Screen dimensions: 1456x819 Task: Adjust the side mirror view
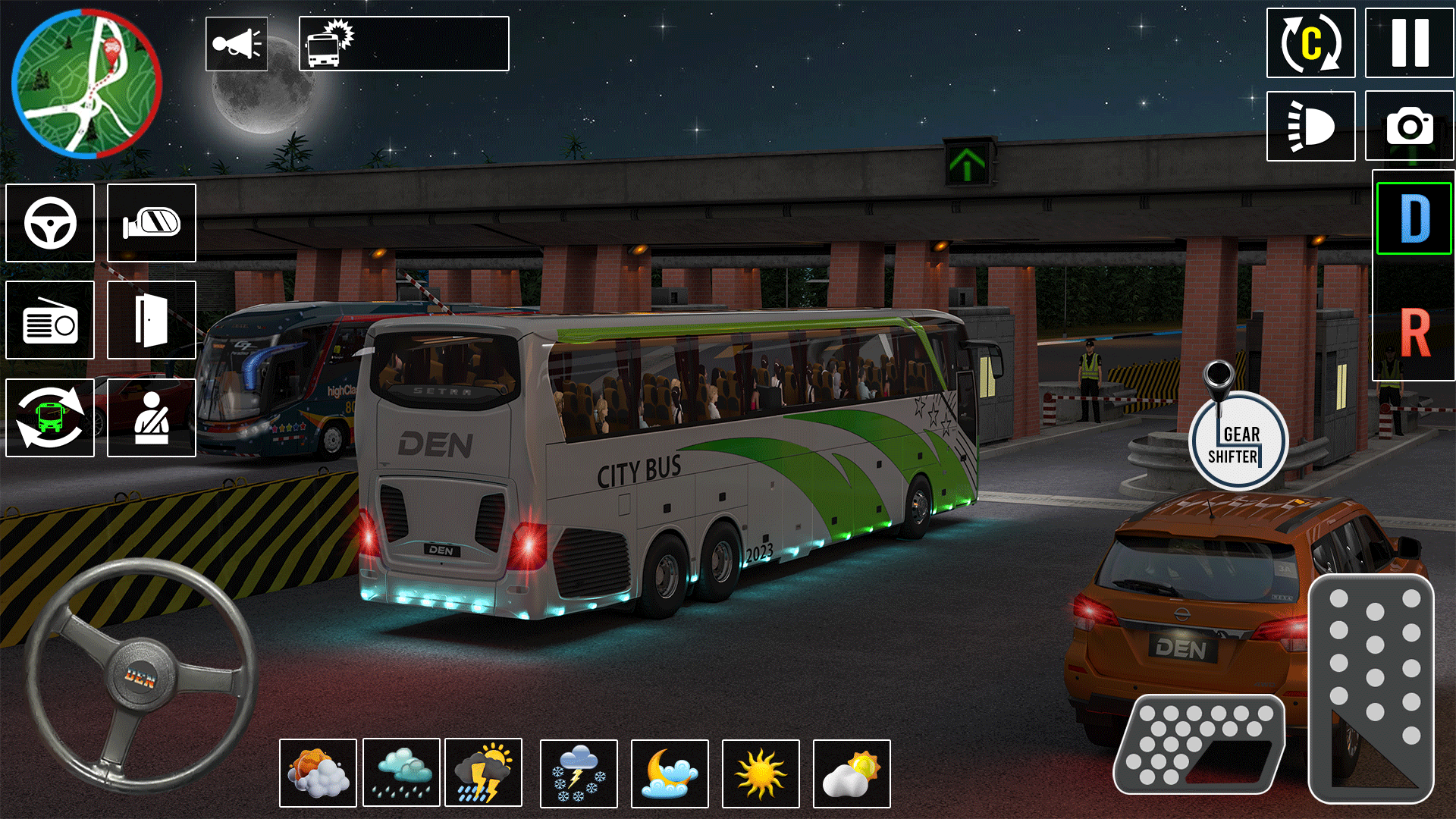pos(151,223)
